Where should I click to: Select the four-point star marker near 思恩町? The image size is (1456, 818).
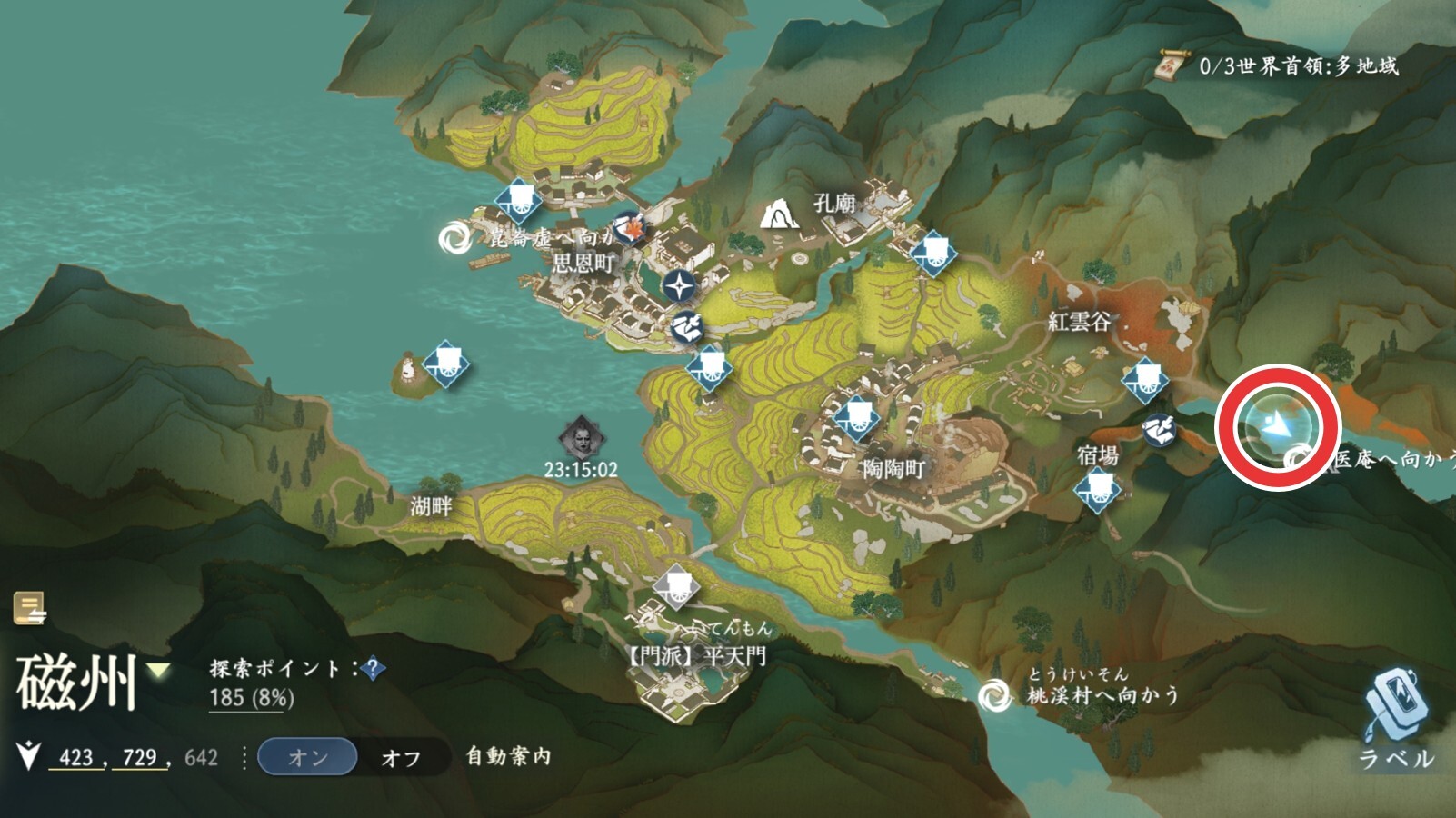(x=679, y=287)
